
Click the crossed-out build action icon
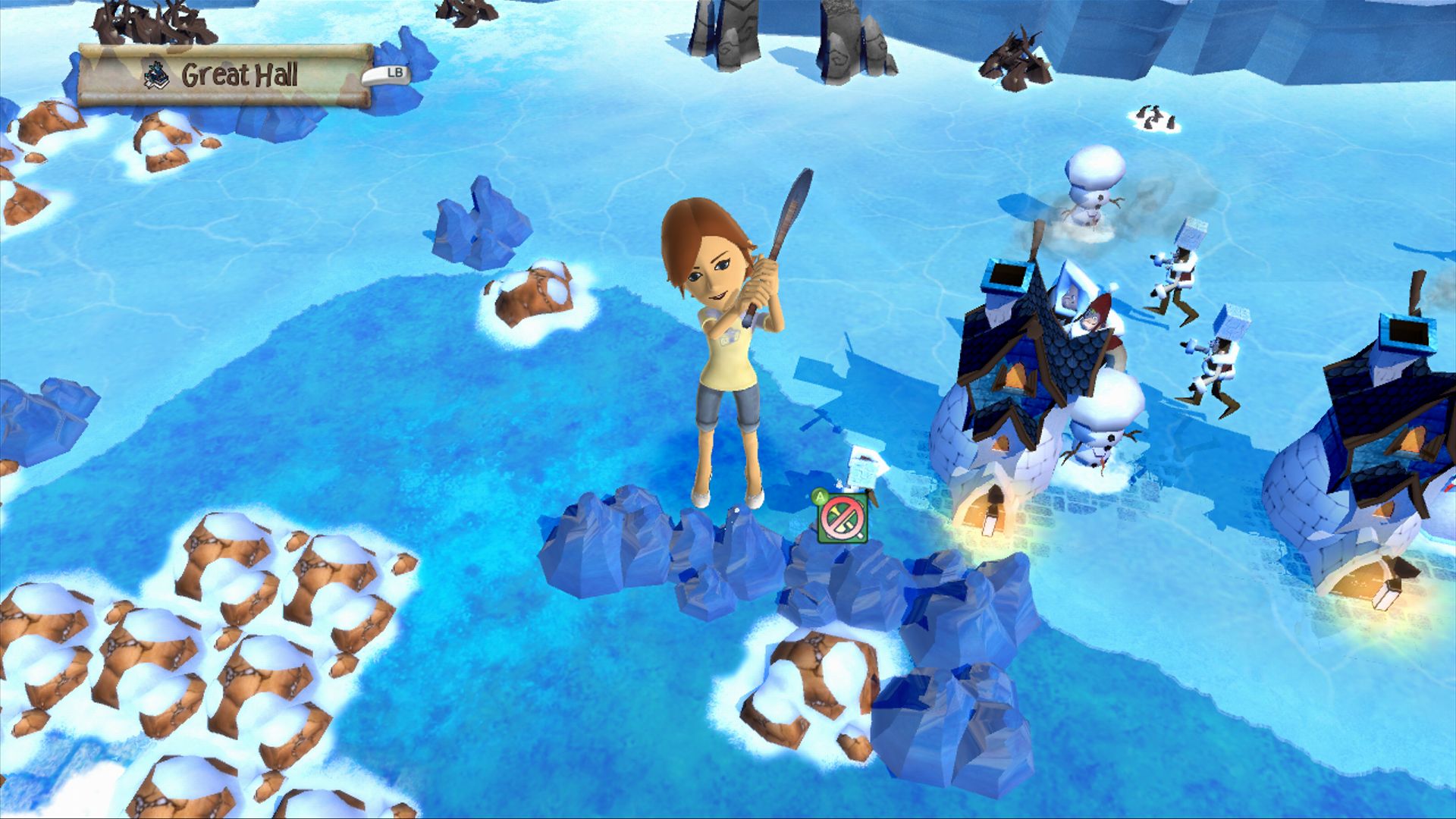tap(843, 519)
